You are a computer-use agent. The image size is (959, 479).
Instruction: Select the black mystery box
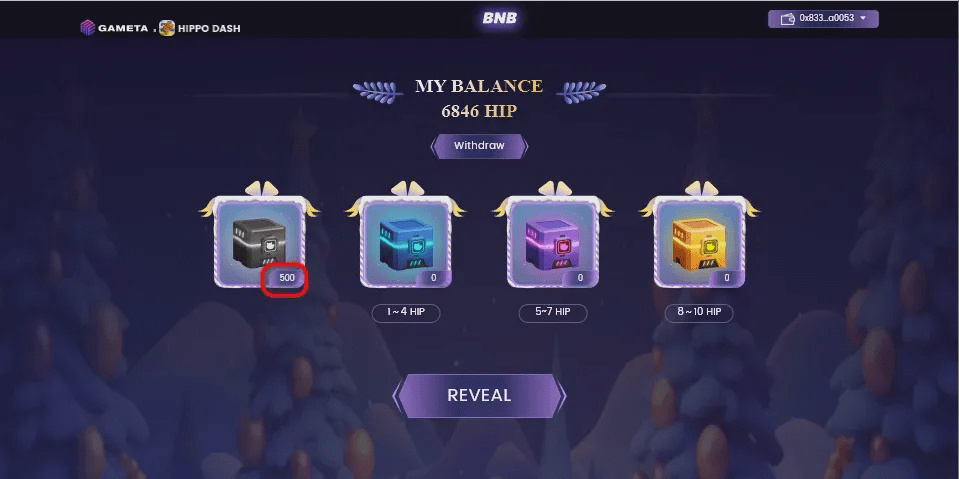258,242
